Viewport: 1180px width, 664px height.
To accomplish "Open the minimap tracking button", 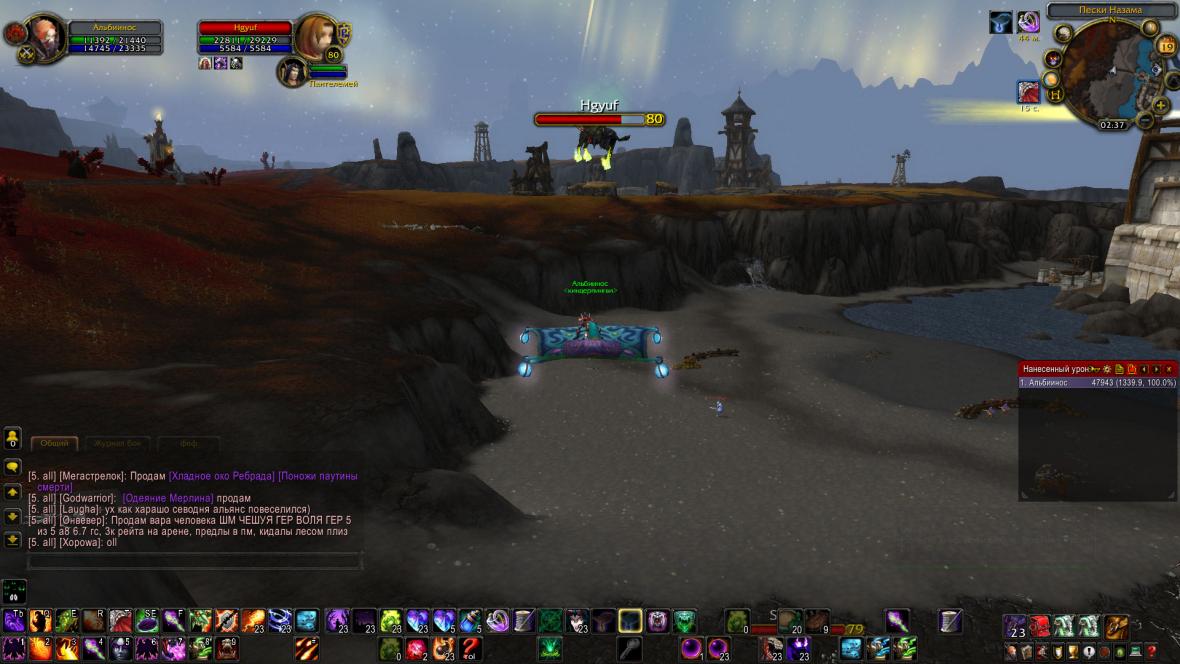I will (x=1062, y=34).
